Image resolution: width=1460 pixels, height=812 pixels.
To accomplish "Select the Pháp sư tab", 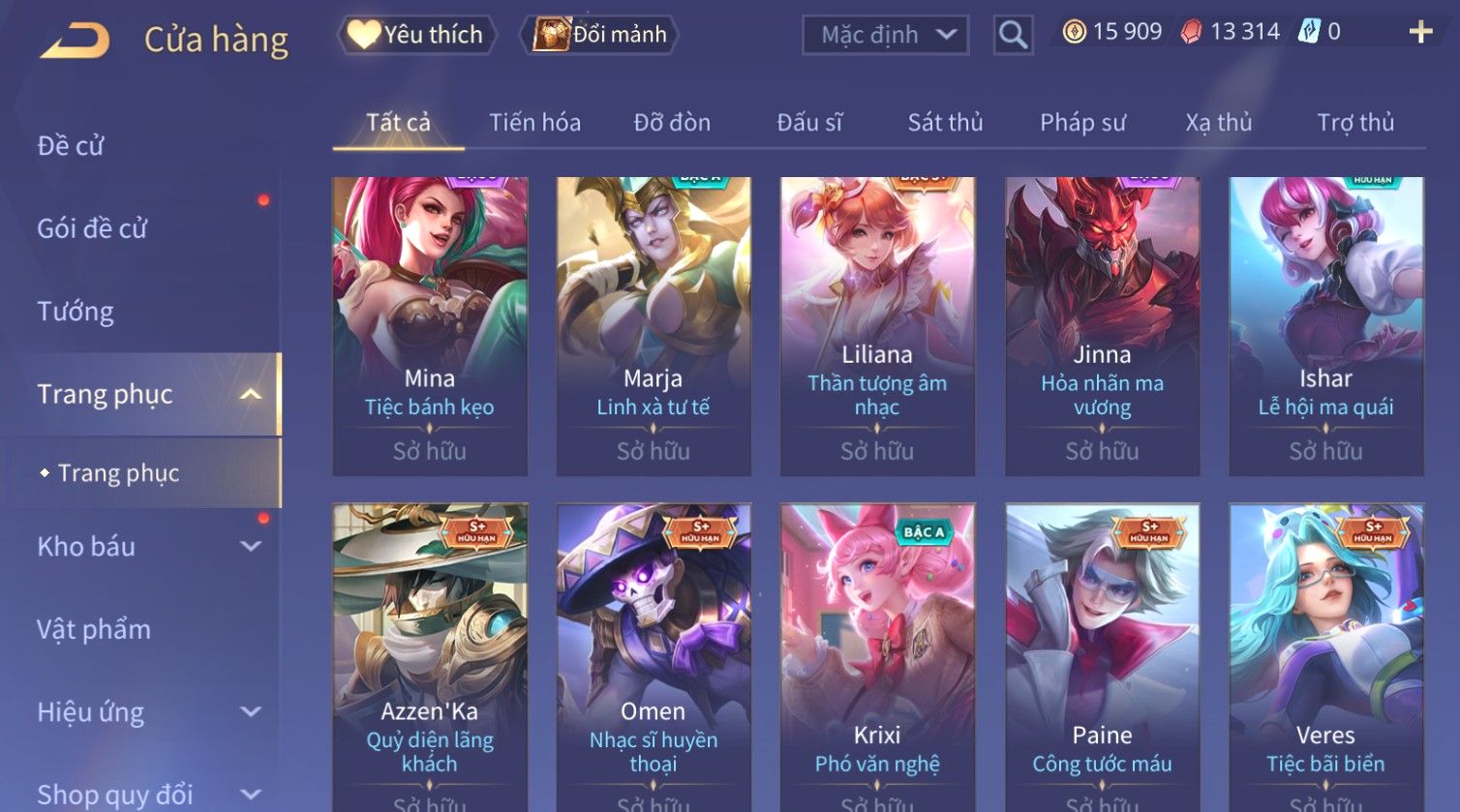I will pos(1082,123).
